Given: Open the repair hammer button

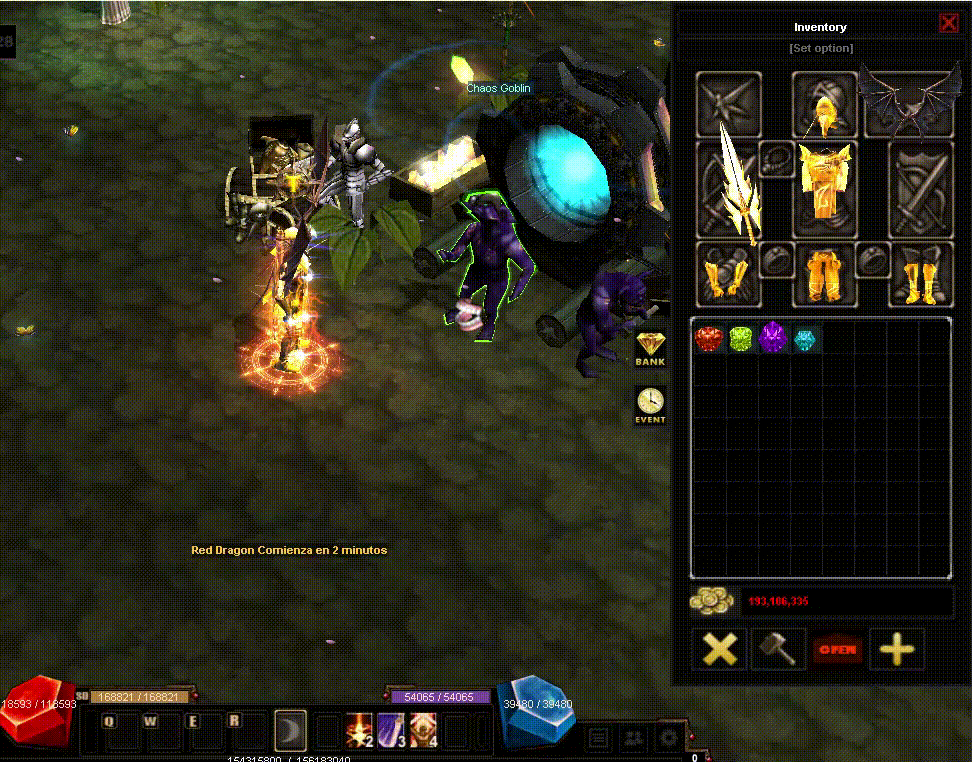Looking at the screenshot, I should [779, 649].
